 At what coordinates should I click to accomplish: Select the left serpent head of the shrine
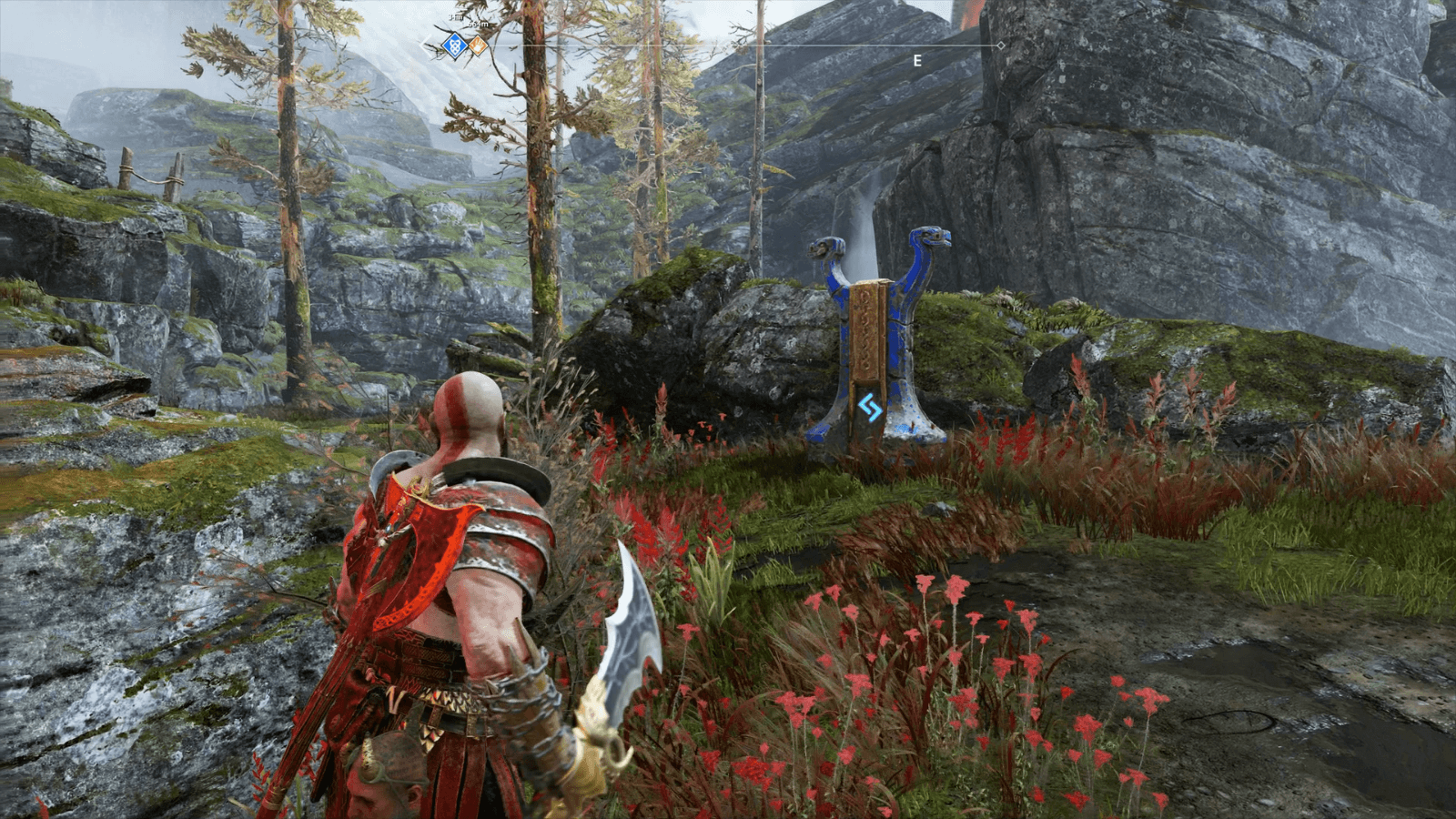[825, 248]
